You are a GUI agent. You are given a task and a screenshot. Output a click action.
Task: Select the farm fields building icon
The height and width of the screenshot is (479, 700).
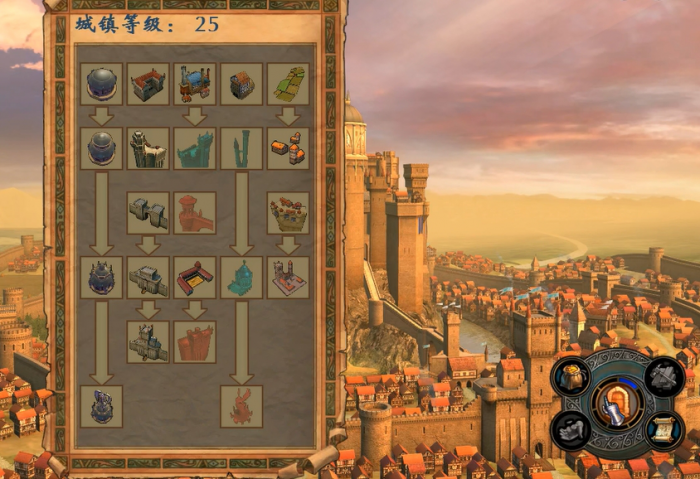coord(288,84)
